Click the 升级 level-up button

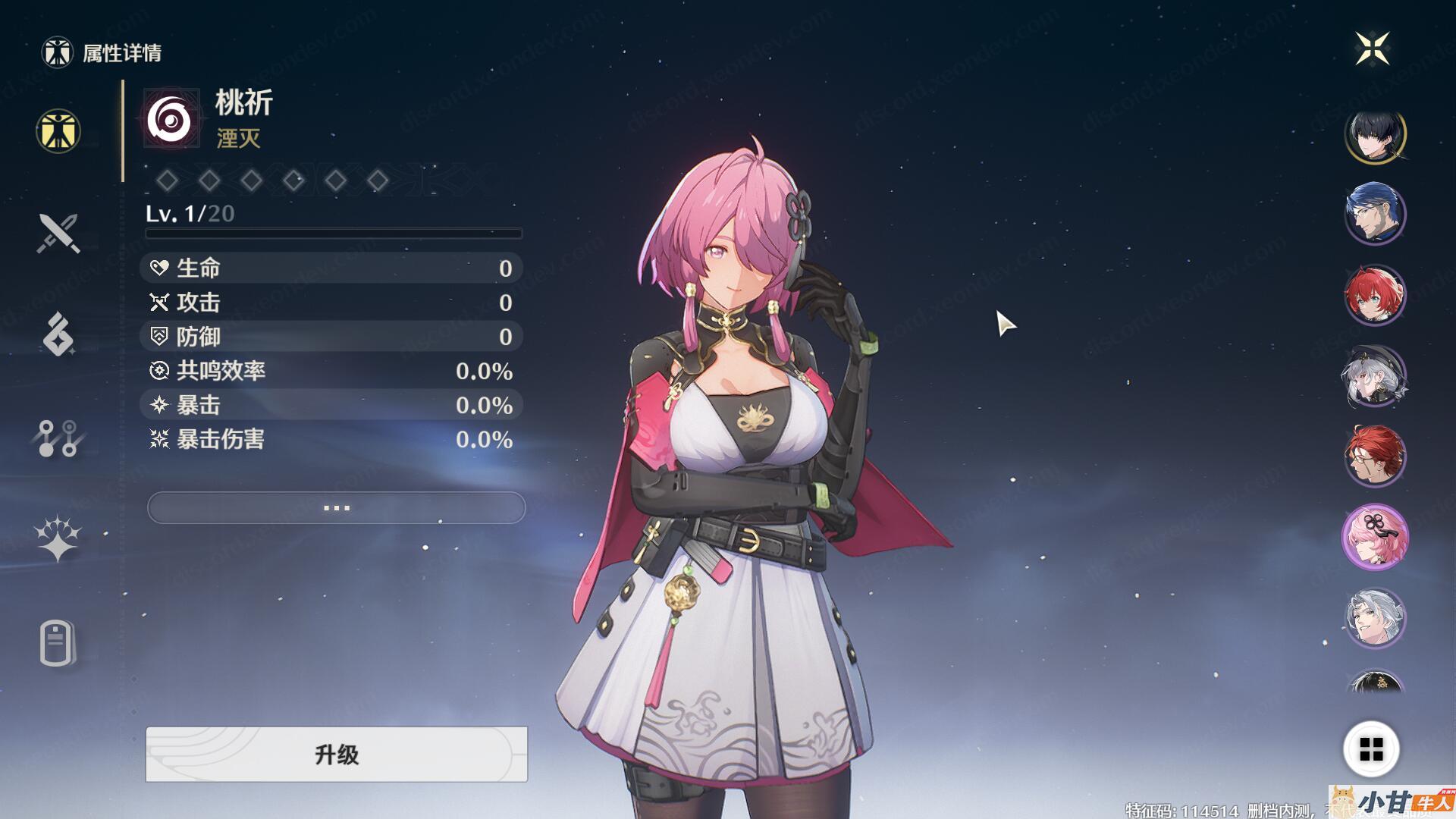pos(336,754)
